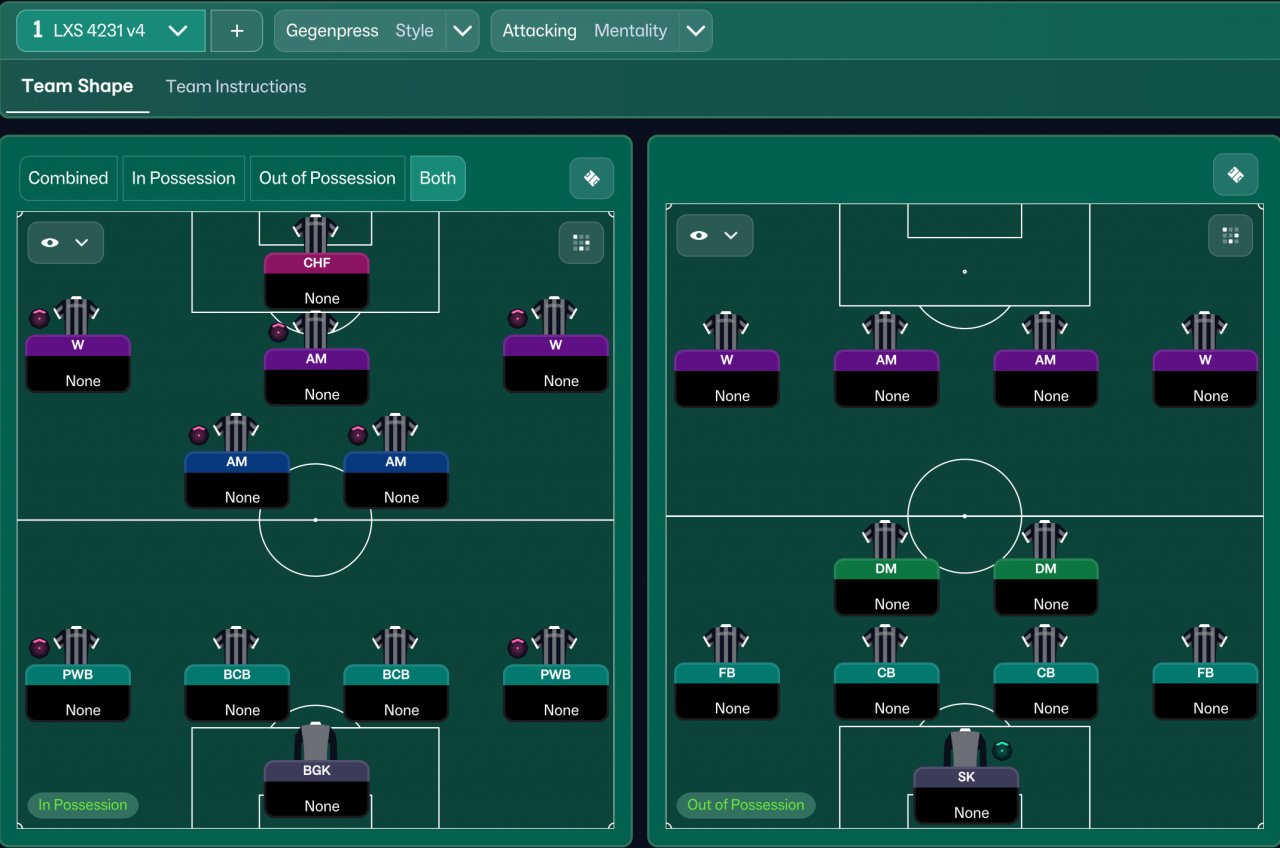The image size is (1280, 848).
Task: Select the Both view option
Action: [437, 178]
